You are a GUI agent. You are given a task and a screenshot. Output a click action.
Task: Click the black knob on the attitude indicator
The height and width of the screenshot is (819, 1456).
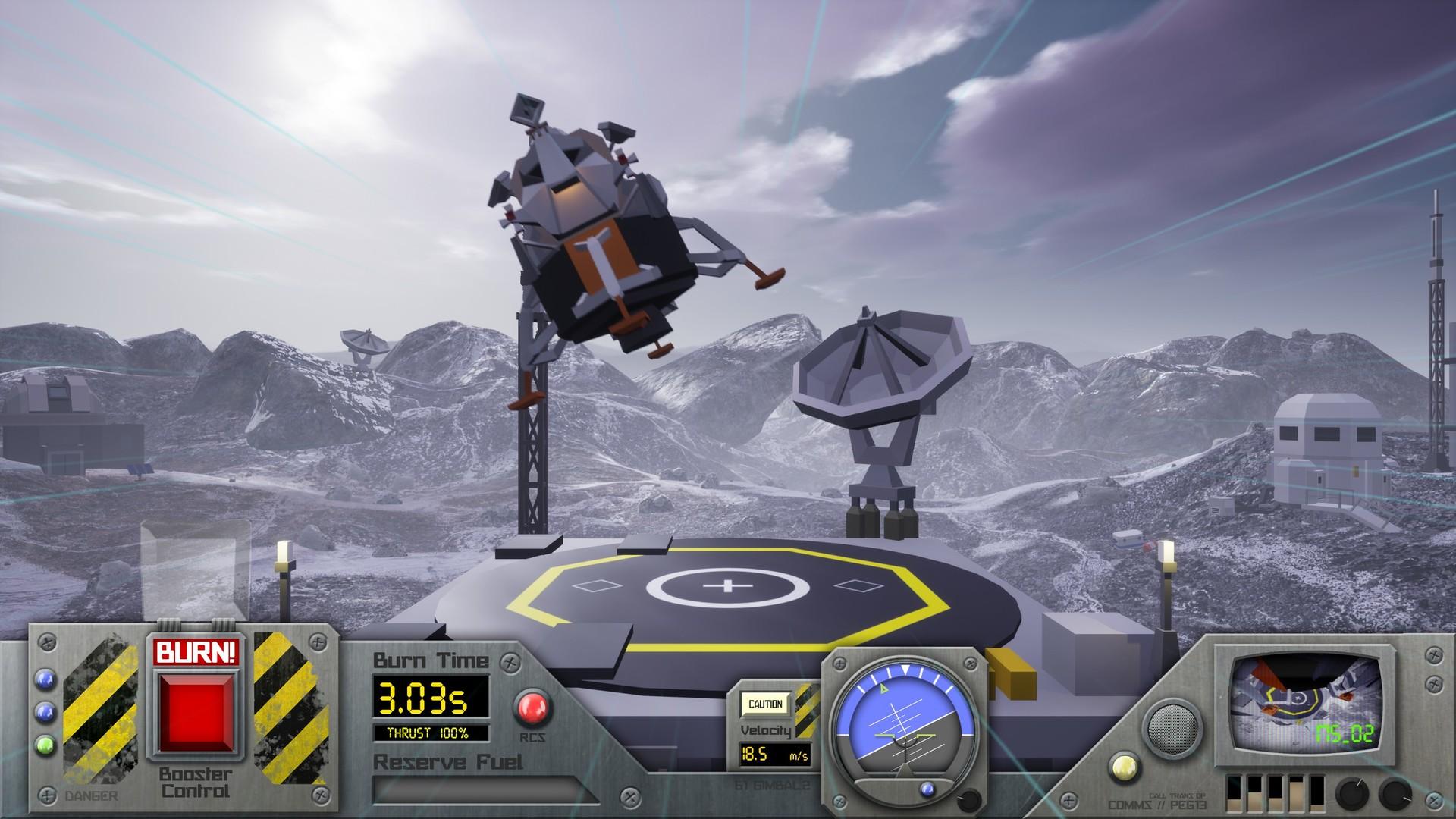[x=967, y=800]
